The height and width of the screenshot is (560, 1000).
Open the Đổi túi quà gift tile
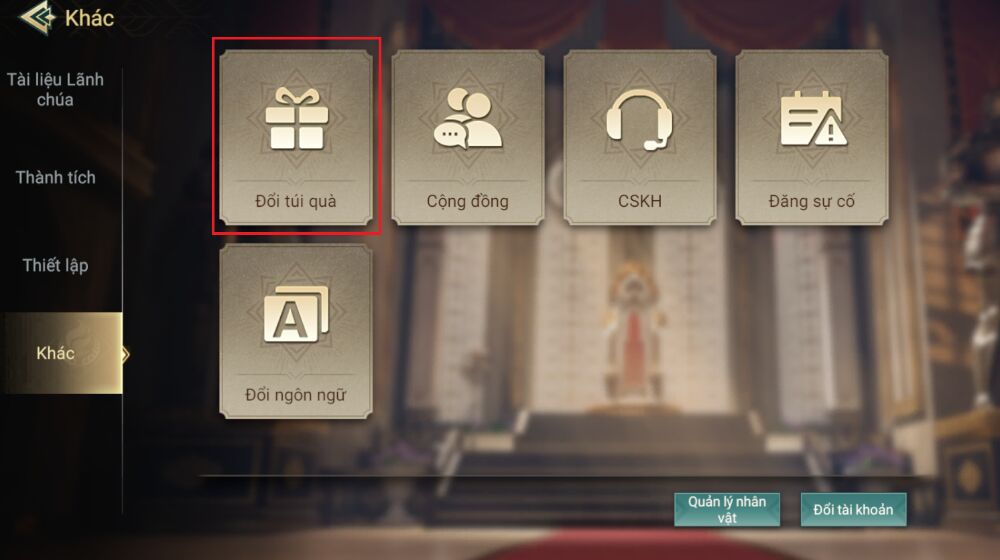296,137
